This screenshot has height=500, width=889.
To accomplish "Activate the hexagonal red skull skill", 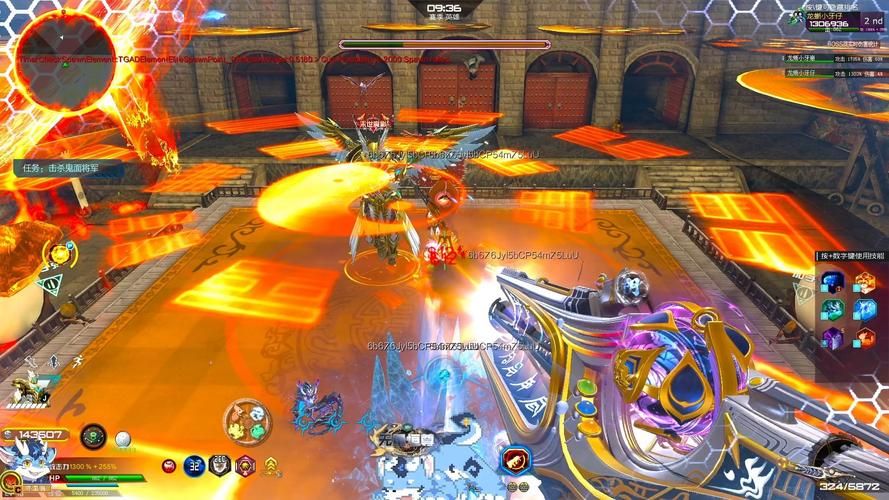I will (x=245, y=465).
